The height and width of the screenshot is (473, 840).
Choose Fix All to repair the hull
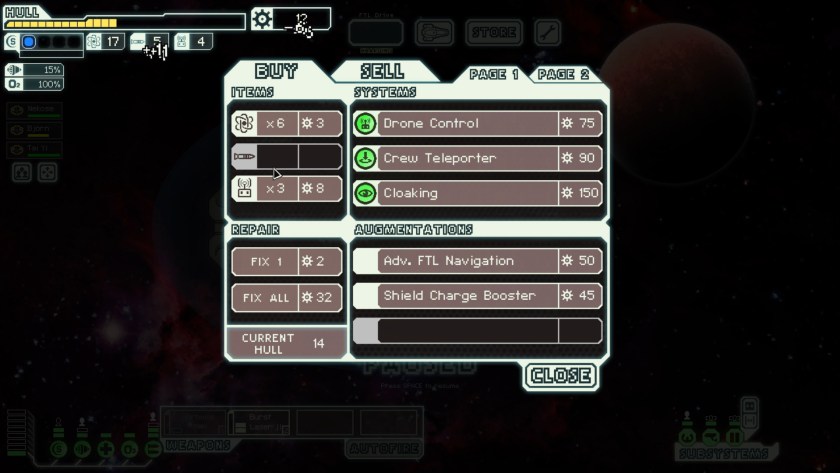click(287, 297)
